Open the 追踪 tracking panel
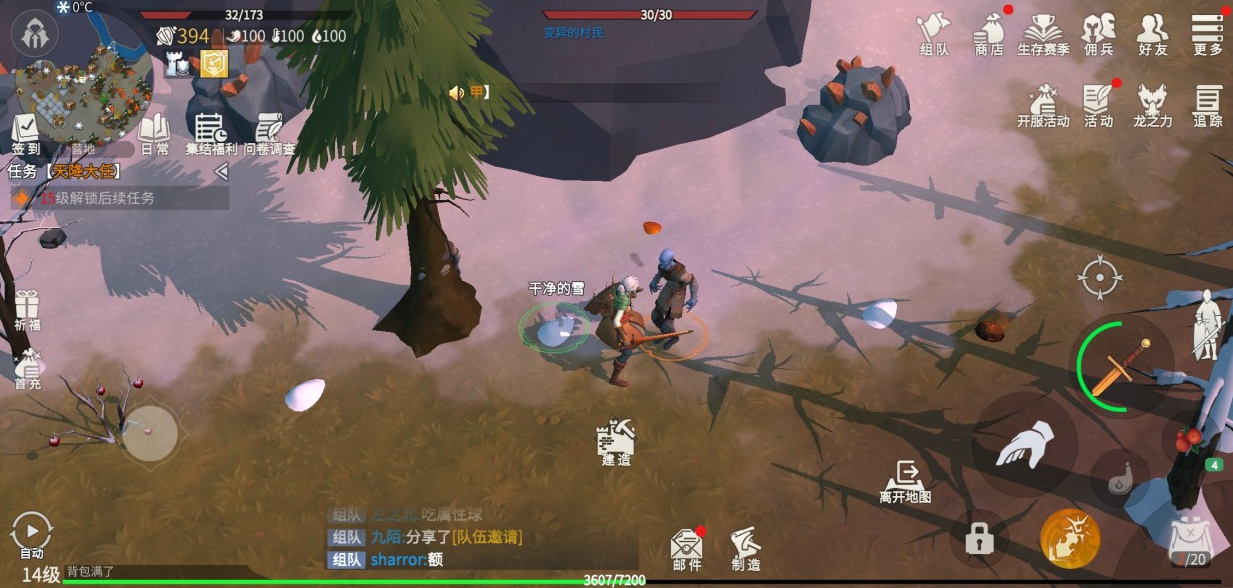Screen dimensions: 1233x588 pos(1208,105)
